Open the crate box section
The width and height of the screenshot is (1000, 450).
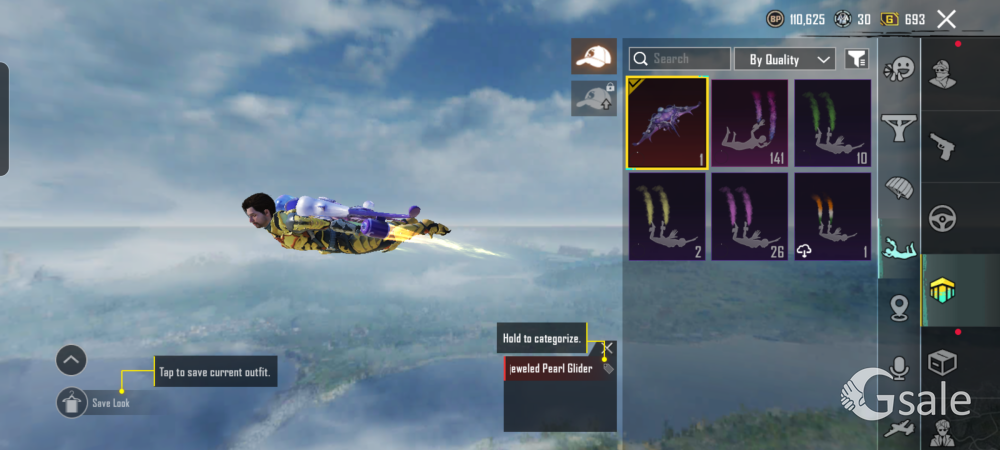coord(943,361)
